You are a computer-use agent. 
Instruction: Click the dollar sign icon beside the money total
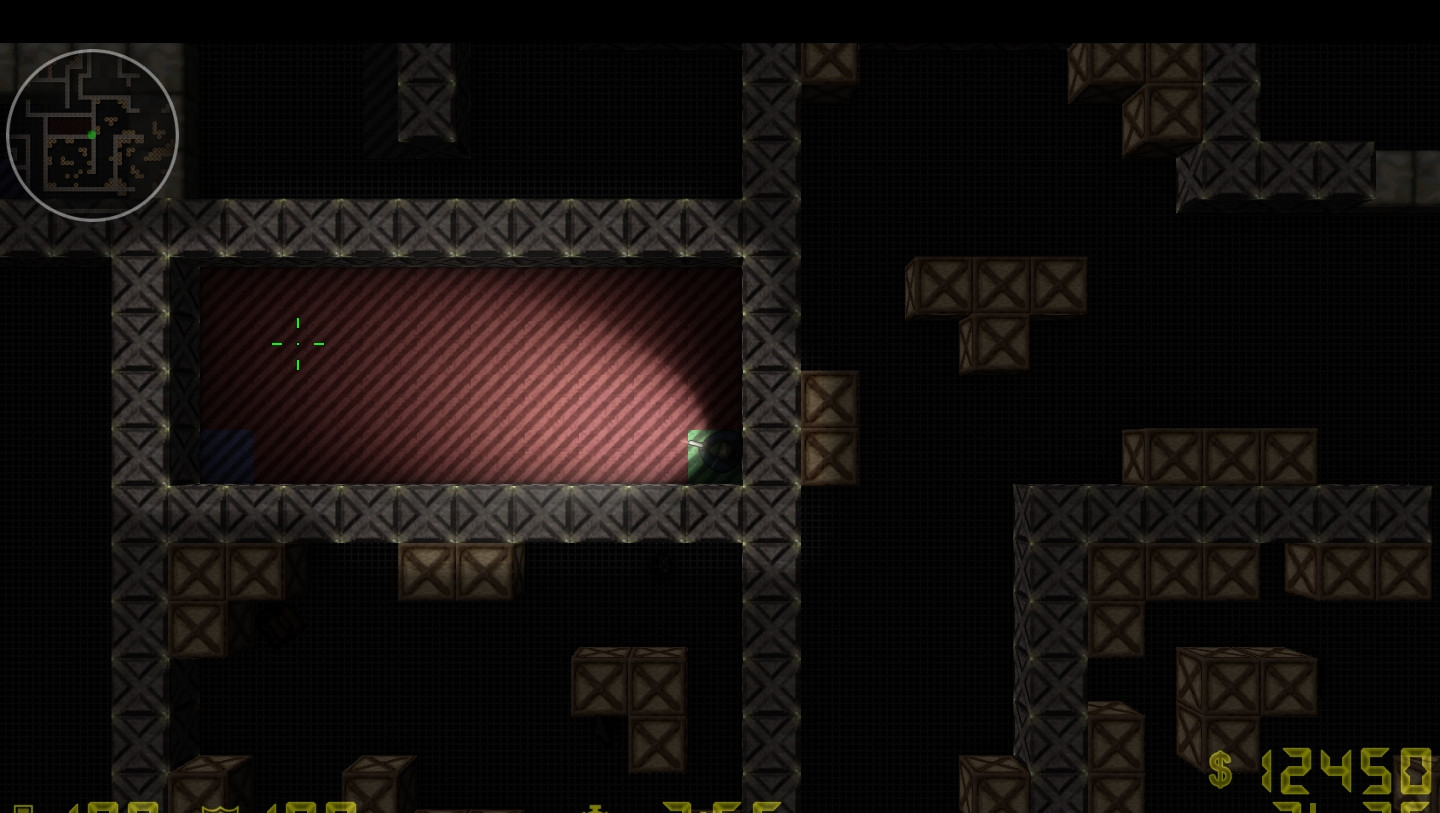1221,770
